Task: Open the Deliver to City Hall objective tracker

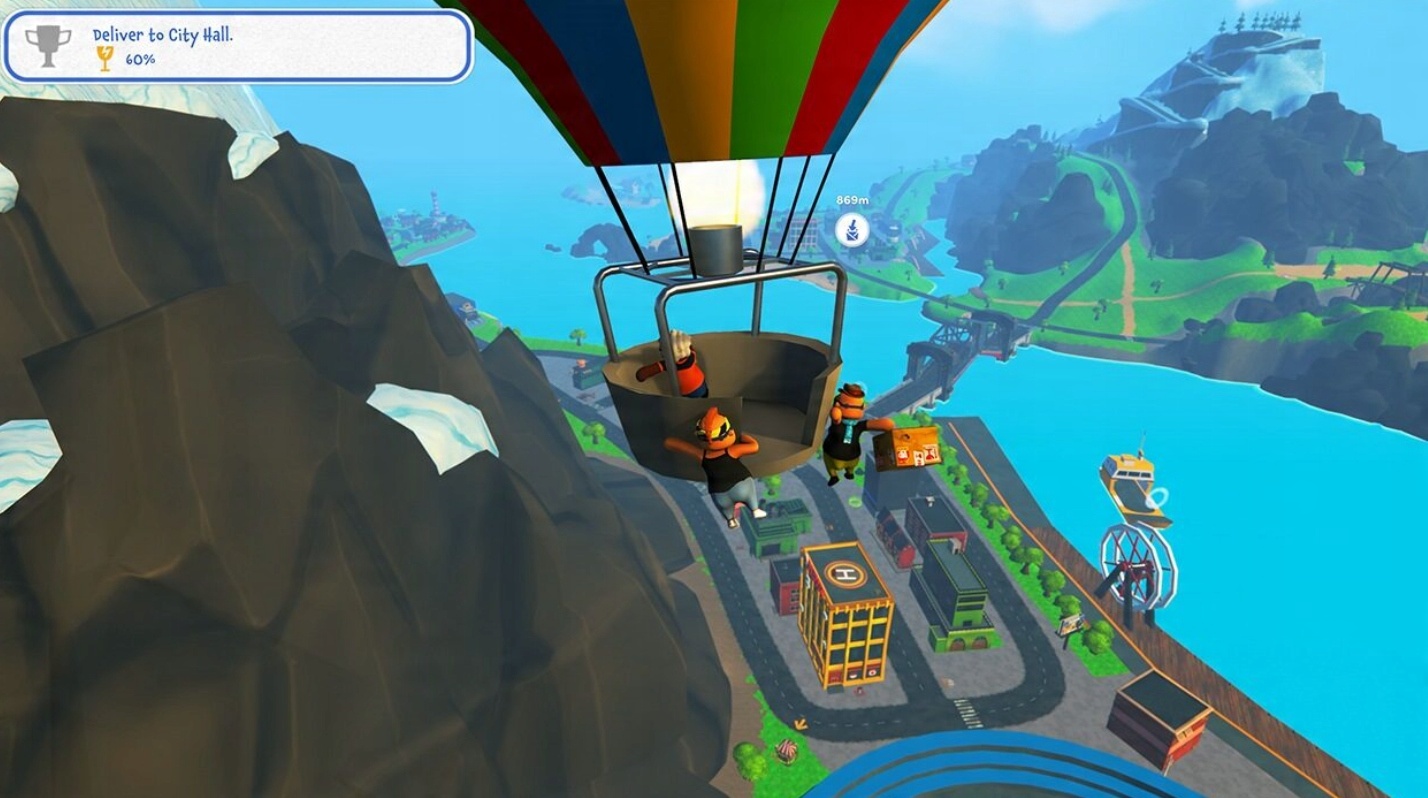Action: point(238,46)
